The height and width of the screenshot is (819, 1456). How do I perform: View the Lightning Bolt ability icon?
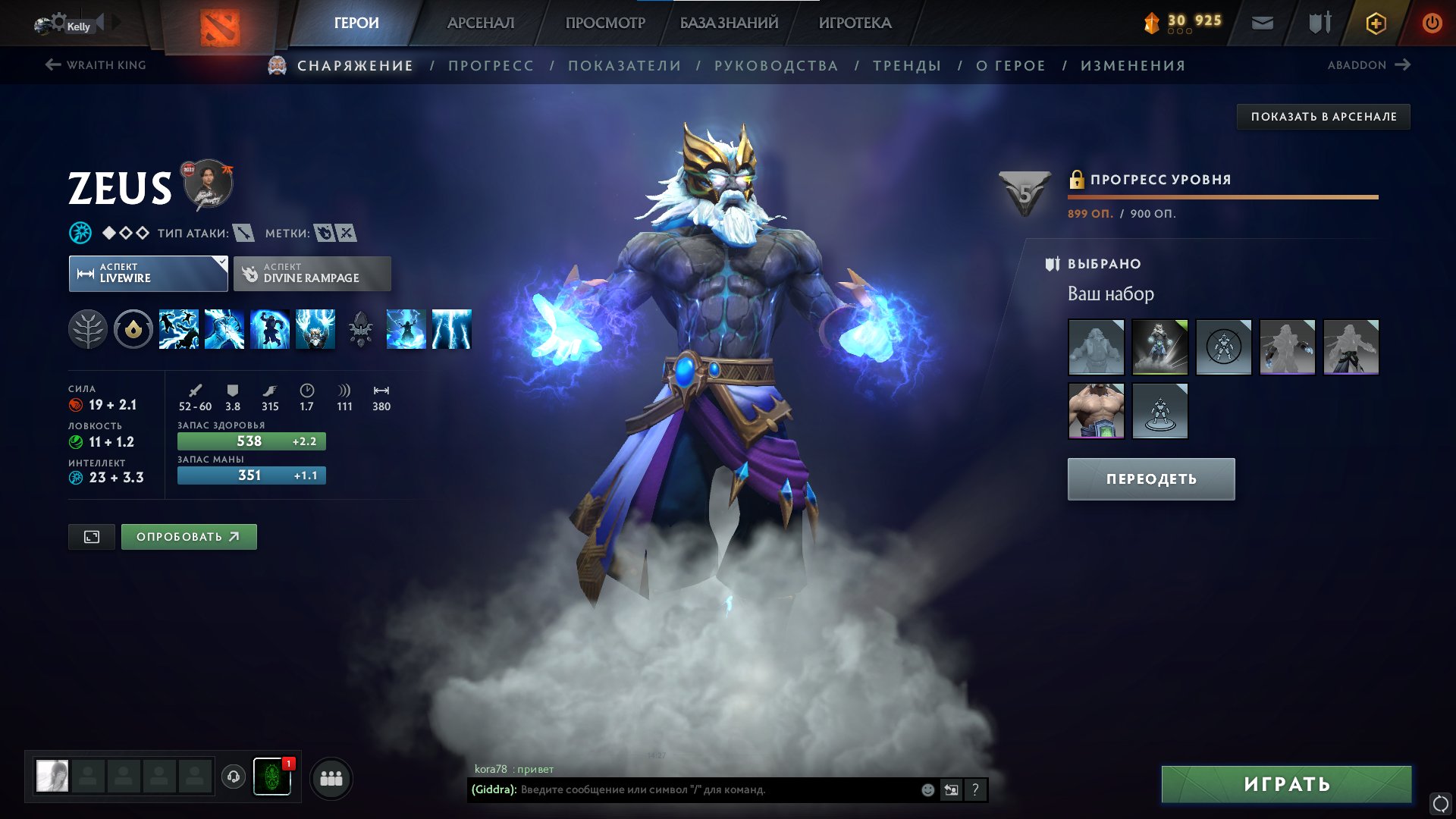[x=224, y=329]
